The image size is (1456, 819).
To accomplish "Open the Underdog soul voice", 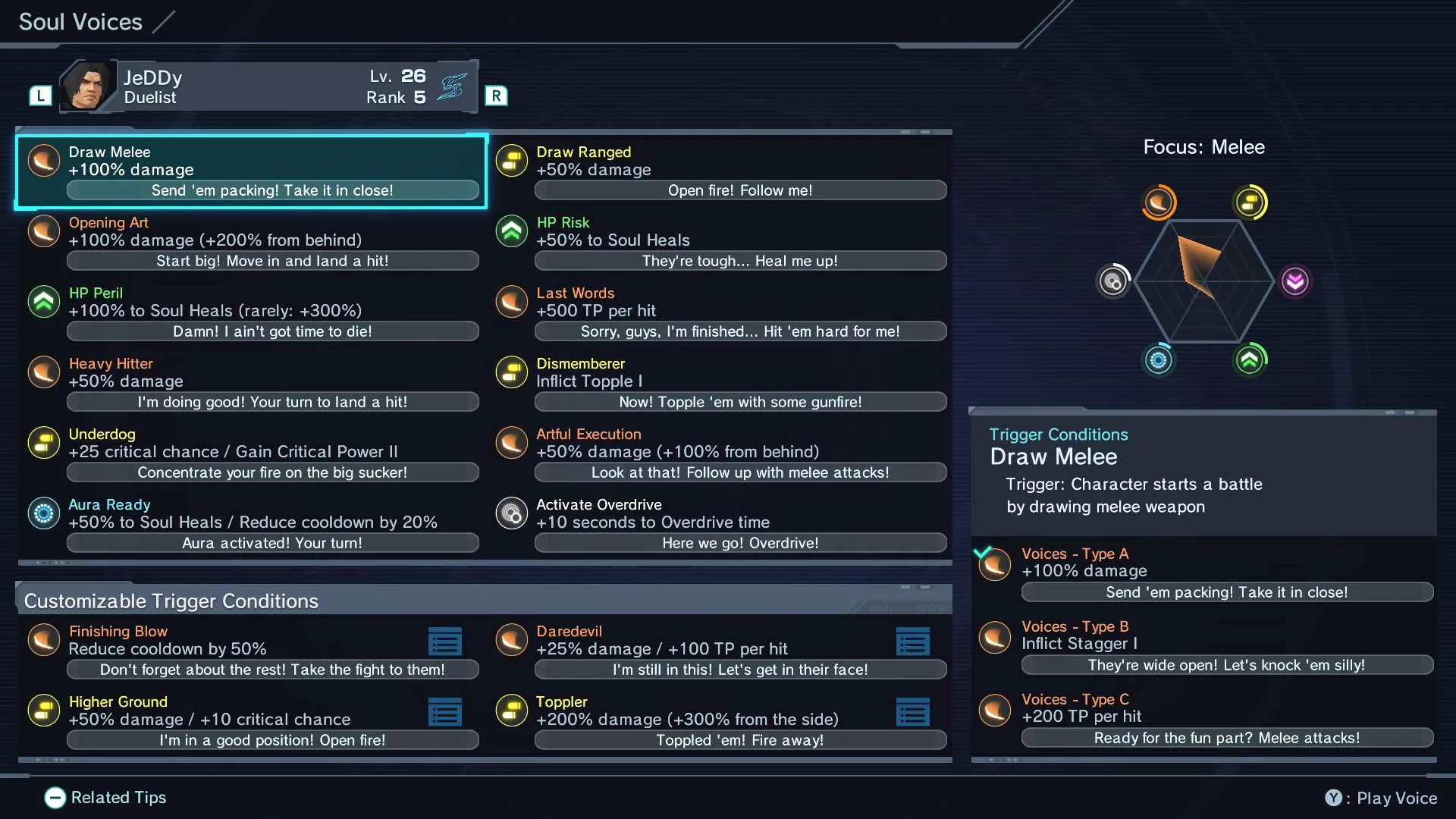I will point(250,453).
